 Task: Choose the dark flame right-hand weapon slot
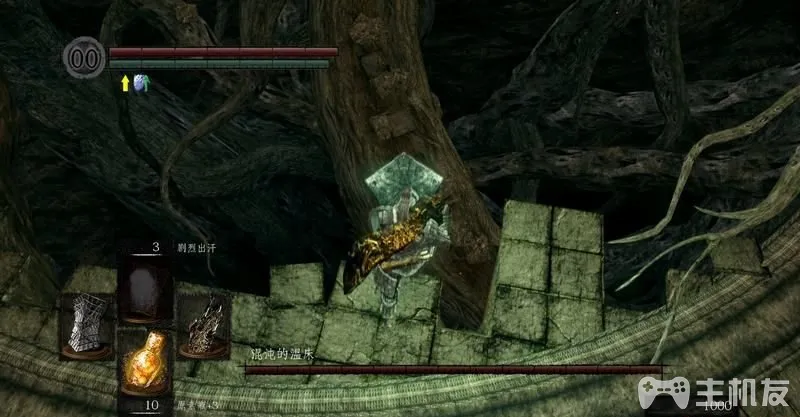(x=203, y=323)
